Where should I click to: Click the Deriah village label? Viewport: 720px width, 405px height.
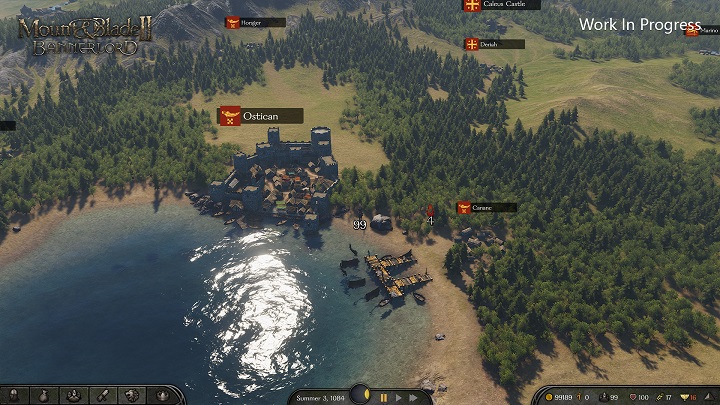click(494, 44)
